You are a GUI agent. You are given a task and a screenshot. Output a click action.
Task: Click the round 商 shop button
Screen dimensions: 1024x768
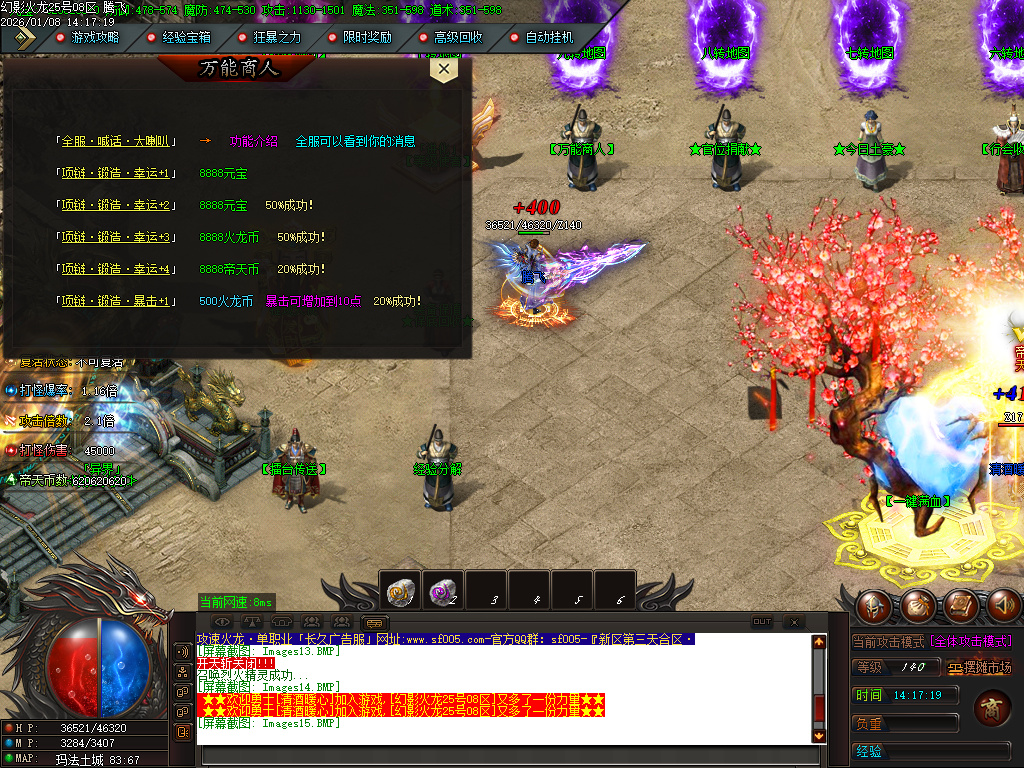click(990, 709)
